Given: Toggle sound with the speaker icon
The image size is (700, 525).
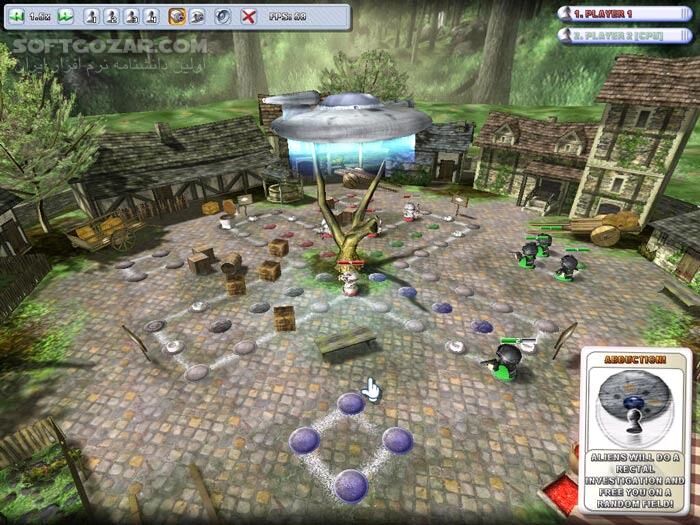Looking at the screenshot, I should (x=223, y=17).
